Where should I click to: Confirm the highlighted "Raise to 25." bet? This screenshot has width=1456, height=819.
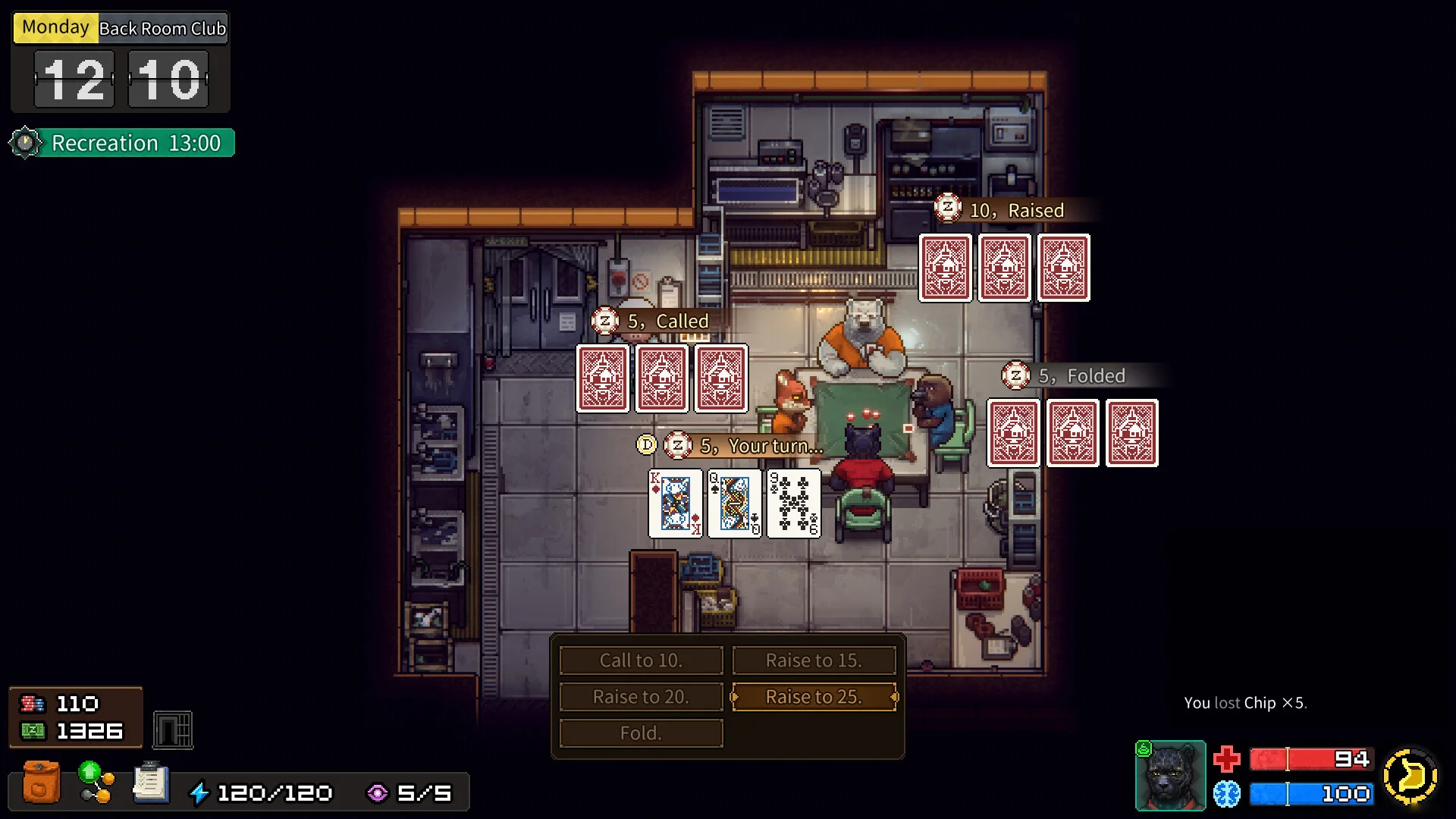814,697
